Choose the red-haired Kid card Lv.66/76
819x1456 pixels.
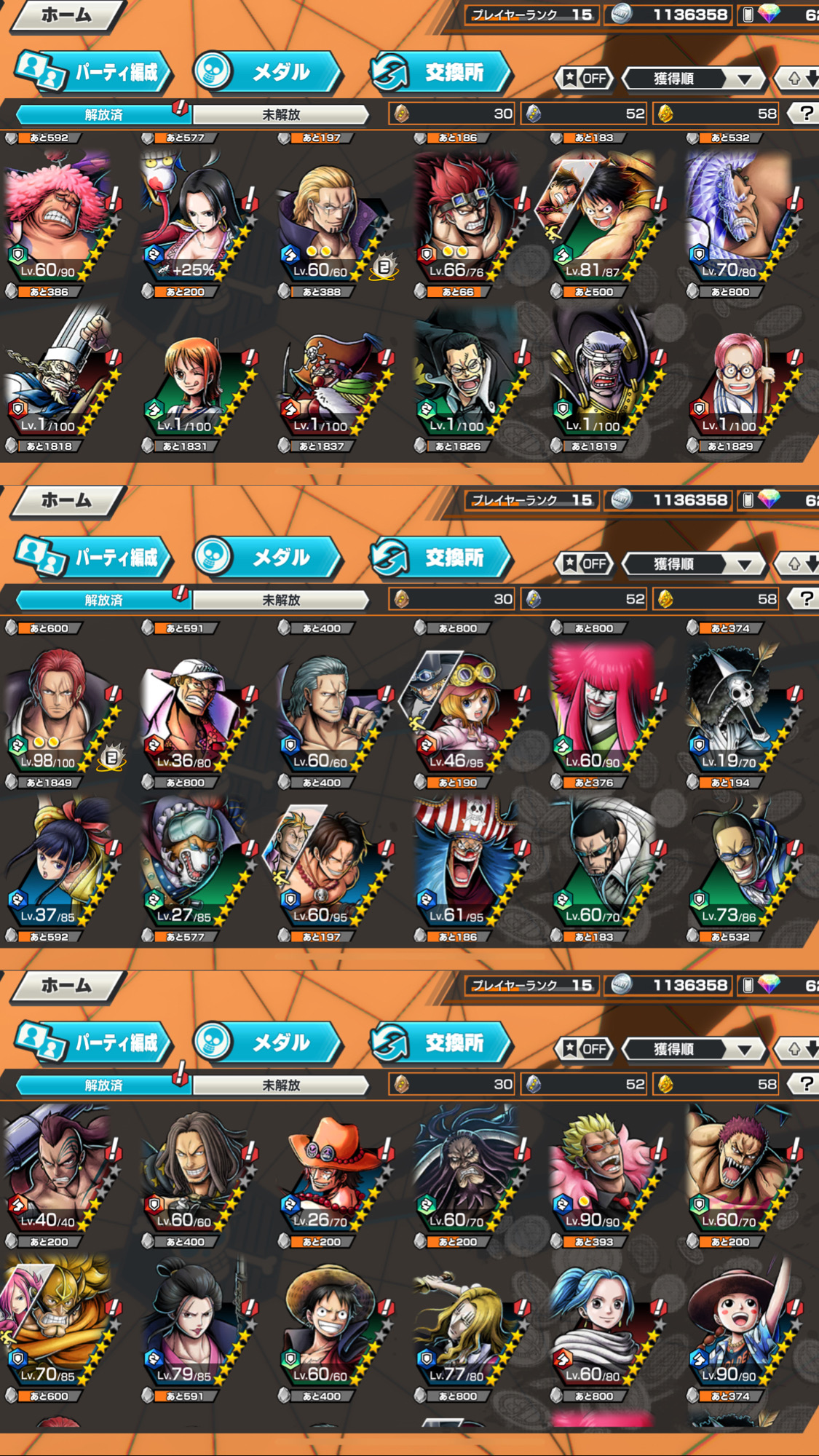click(466, 218)
